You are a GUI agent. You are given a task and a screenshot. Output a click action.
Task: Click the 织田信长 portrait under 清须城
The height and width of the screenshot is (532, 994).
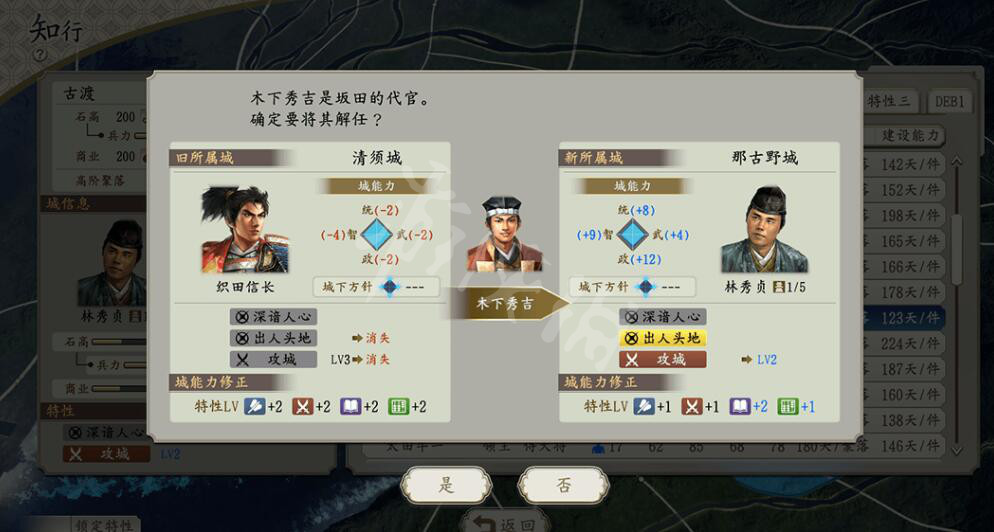(x=244, y=230)
